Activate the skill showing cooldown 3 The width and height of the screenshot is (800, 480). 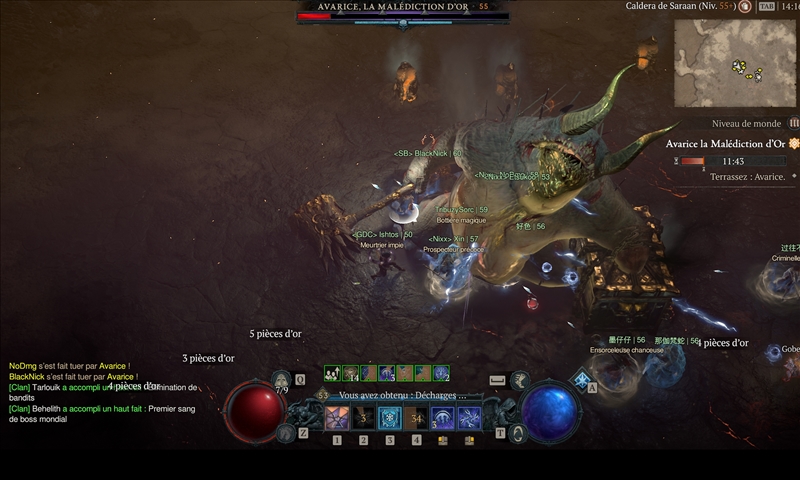pos(364,417)
